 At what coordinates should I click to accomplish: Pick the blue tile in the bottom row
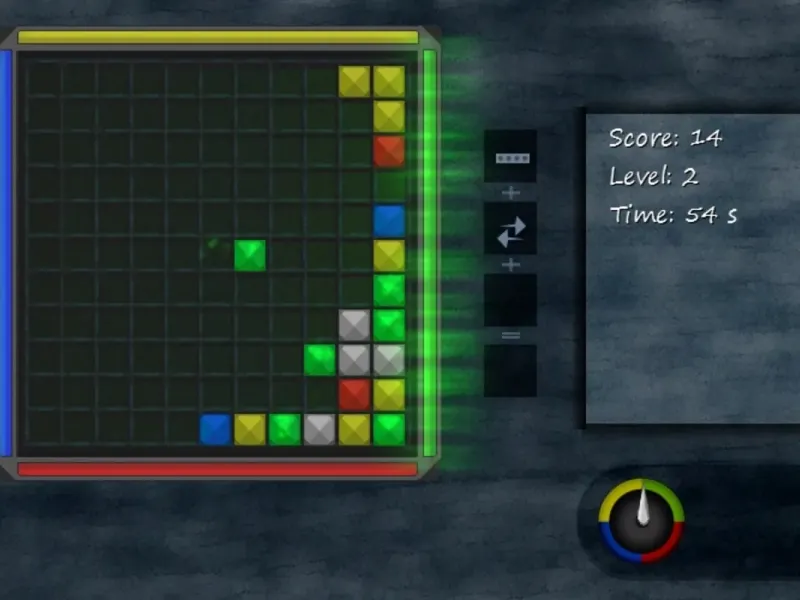tap(215, 429)
